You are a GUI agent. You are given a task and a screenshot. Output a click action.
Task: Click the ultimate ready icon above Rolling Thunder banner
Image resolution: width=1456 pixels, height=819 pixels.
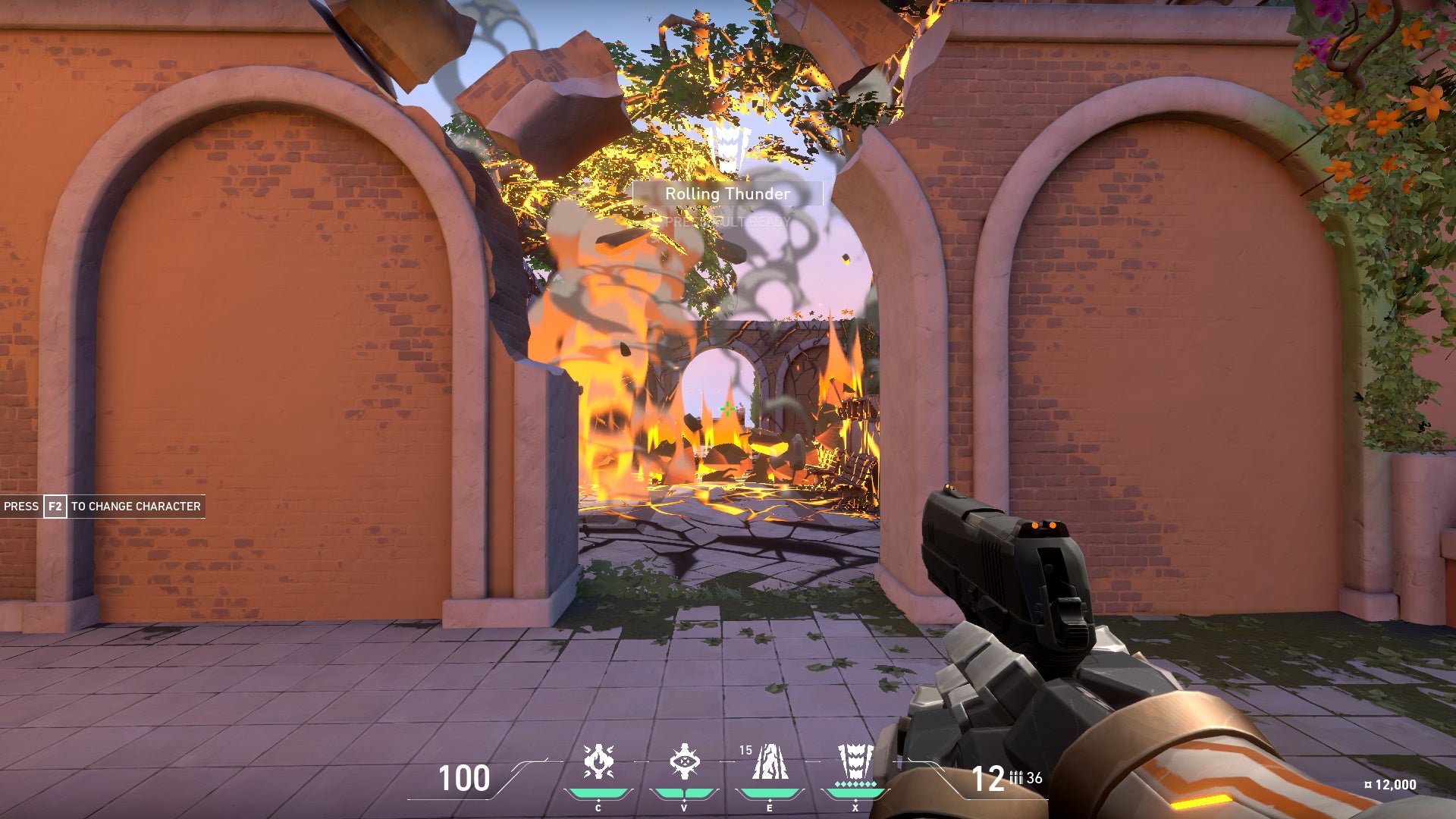coord(728,152)
